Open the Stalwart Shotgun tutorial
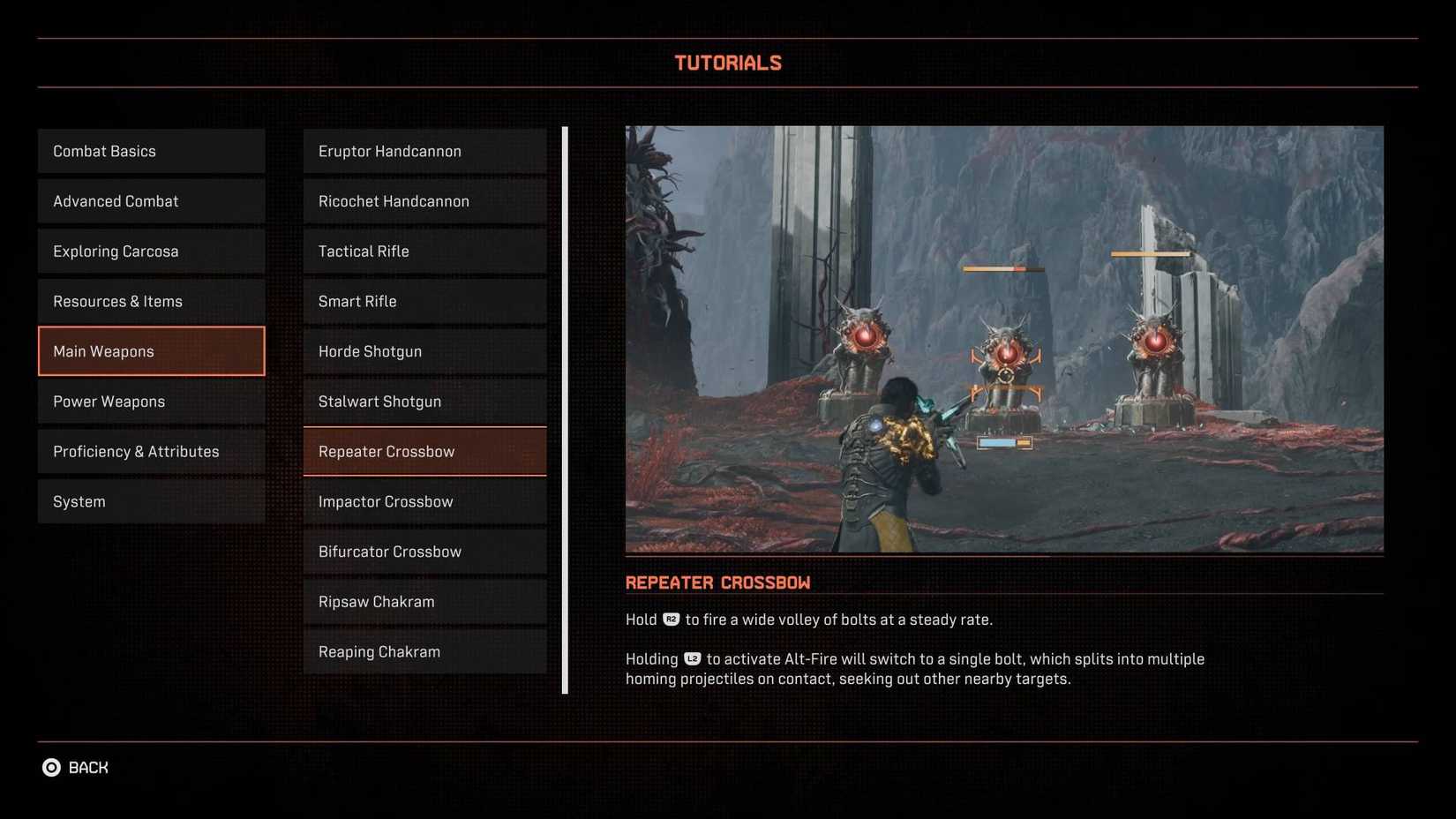Viewport: 1456px width, 819px height. pos(424,402)
